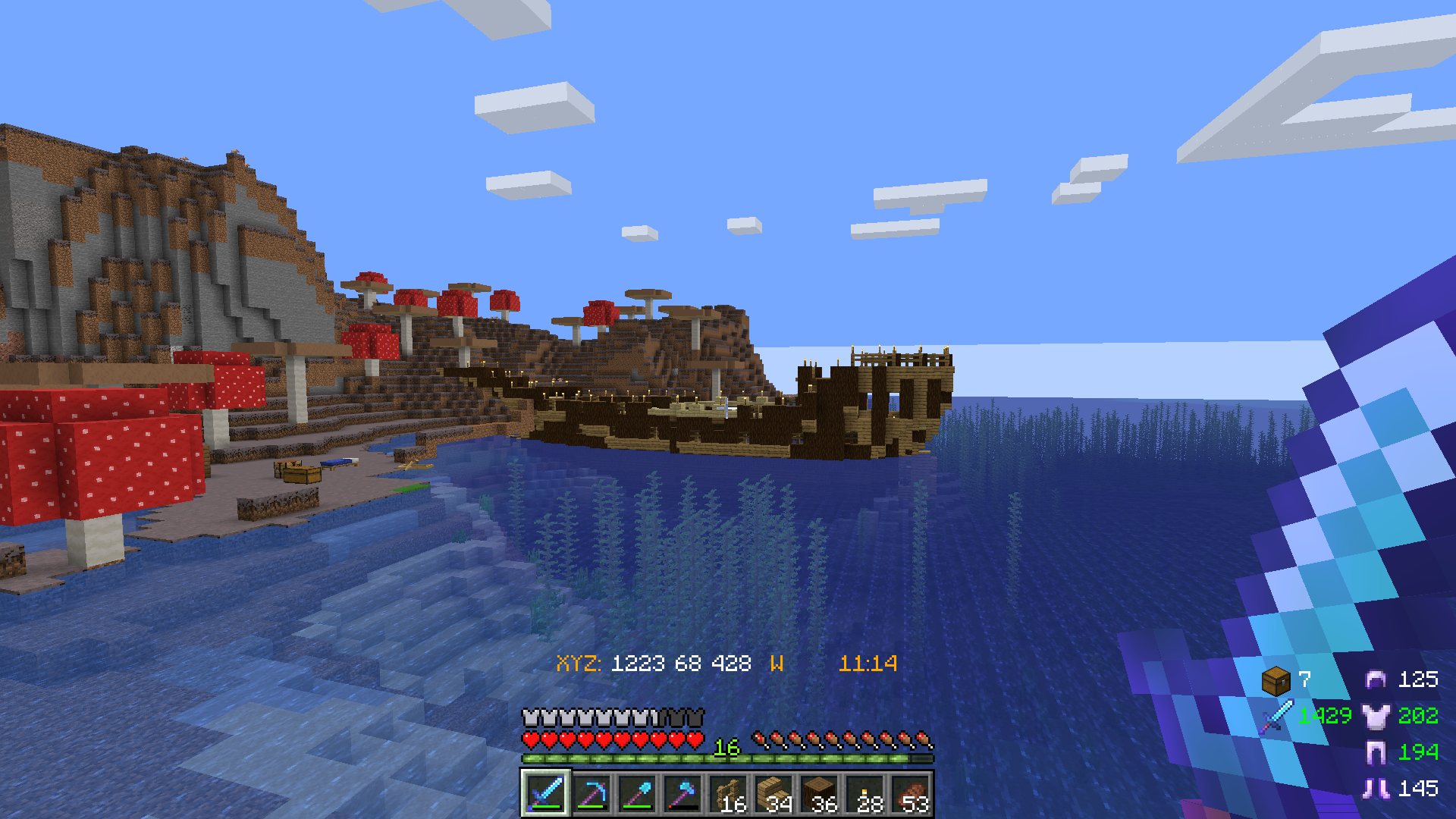Pick the oak fence stack of 16

point(727,794)
